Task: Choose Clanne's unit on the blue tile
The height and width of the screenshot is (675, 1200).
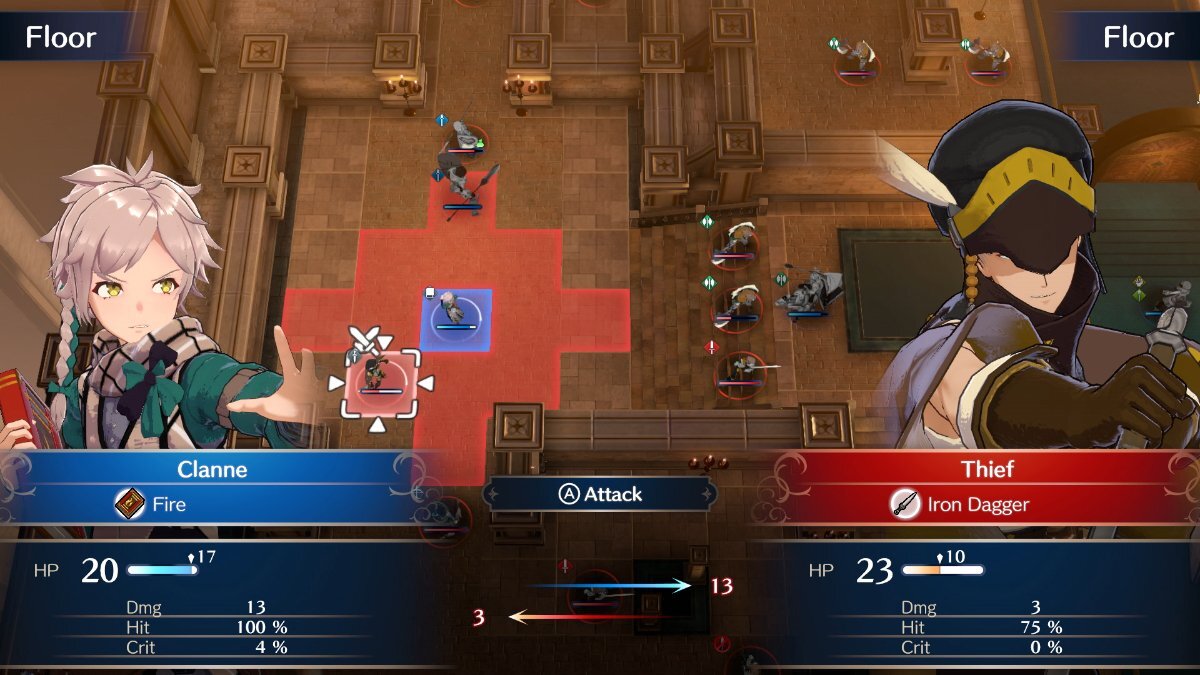Action: tap(456, 318)
